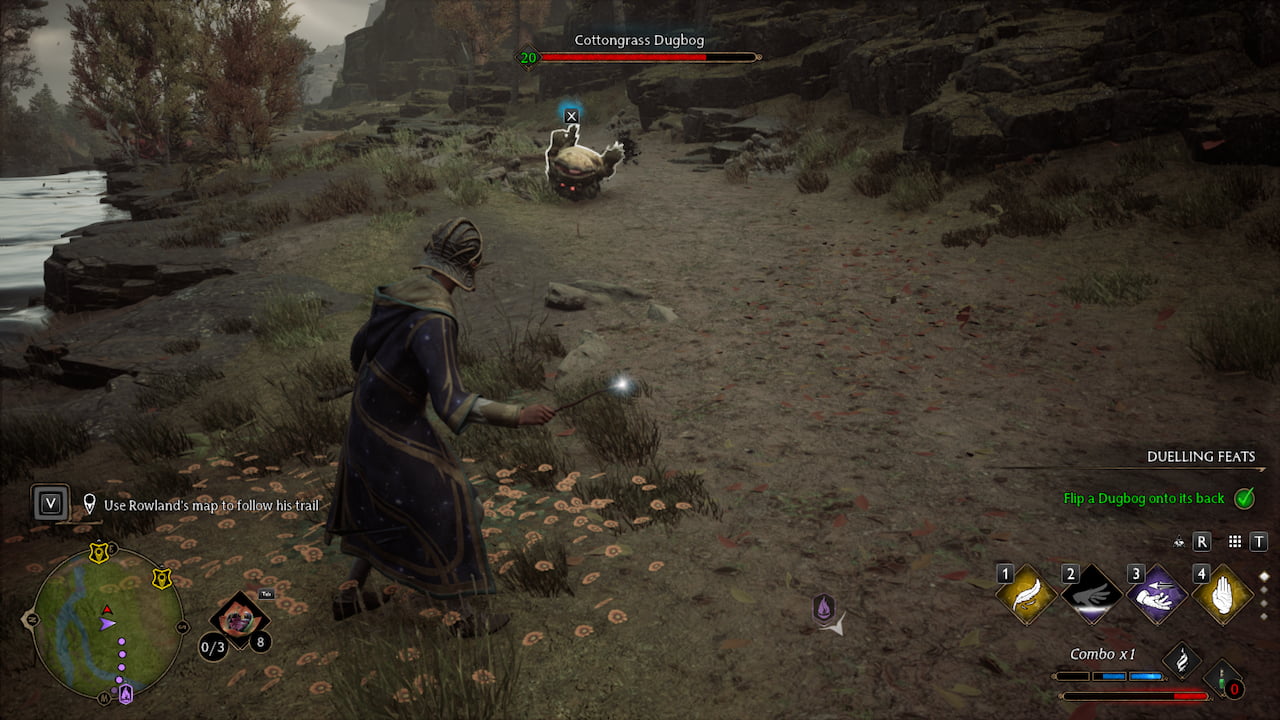Use the Wiggenweld potion icon
The height and width of the screenshot is (720, 1280).
[x=1221, y=677]
